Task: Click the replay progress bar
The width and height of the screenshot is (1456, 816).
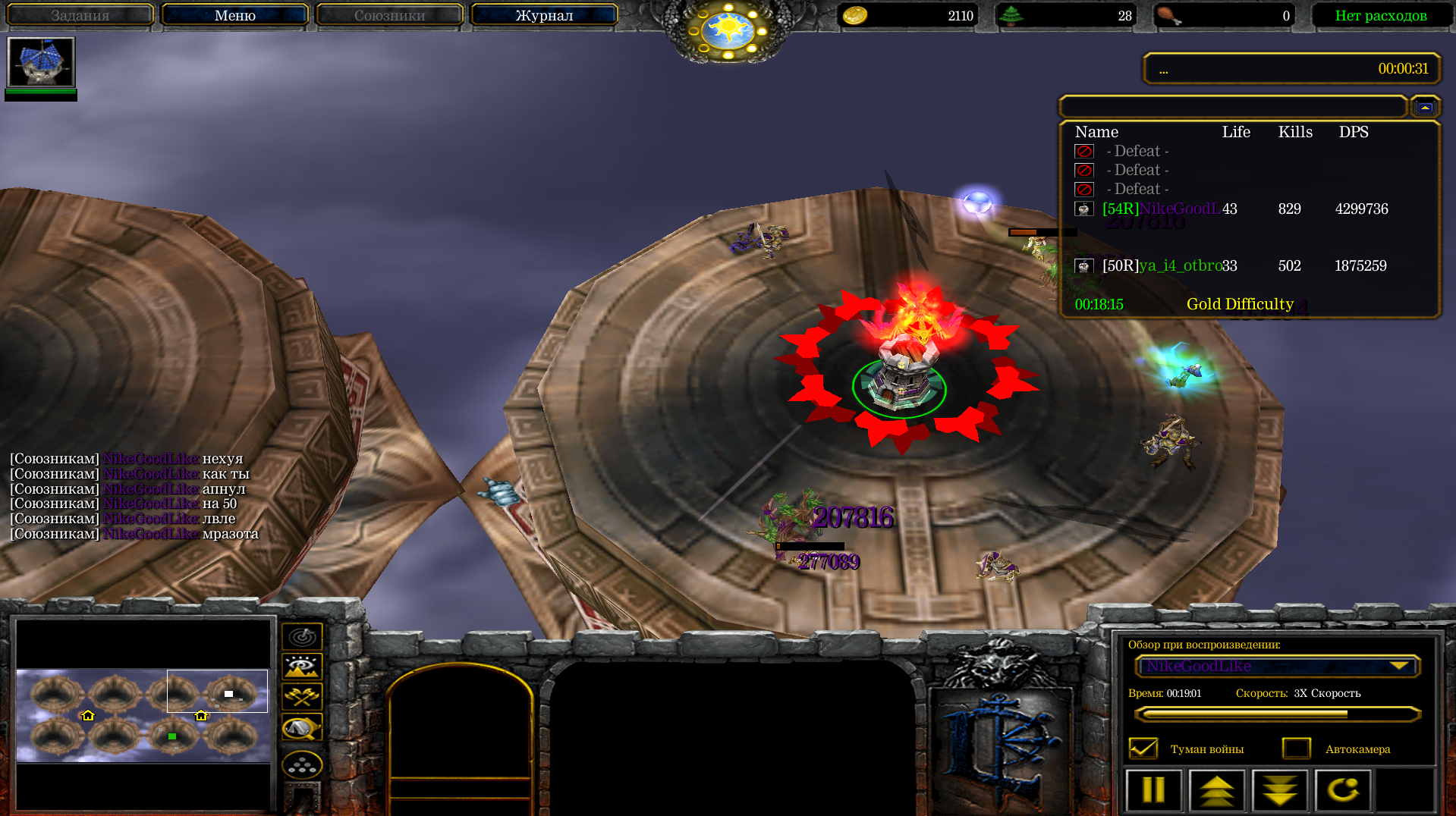Action: click(1277, 714)
